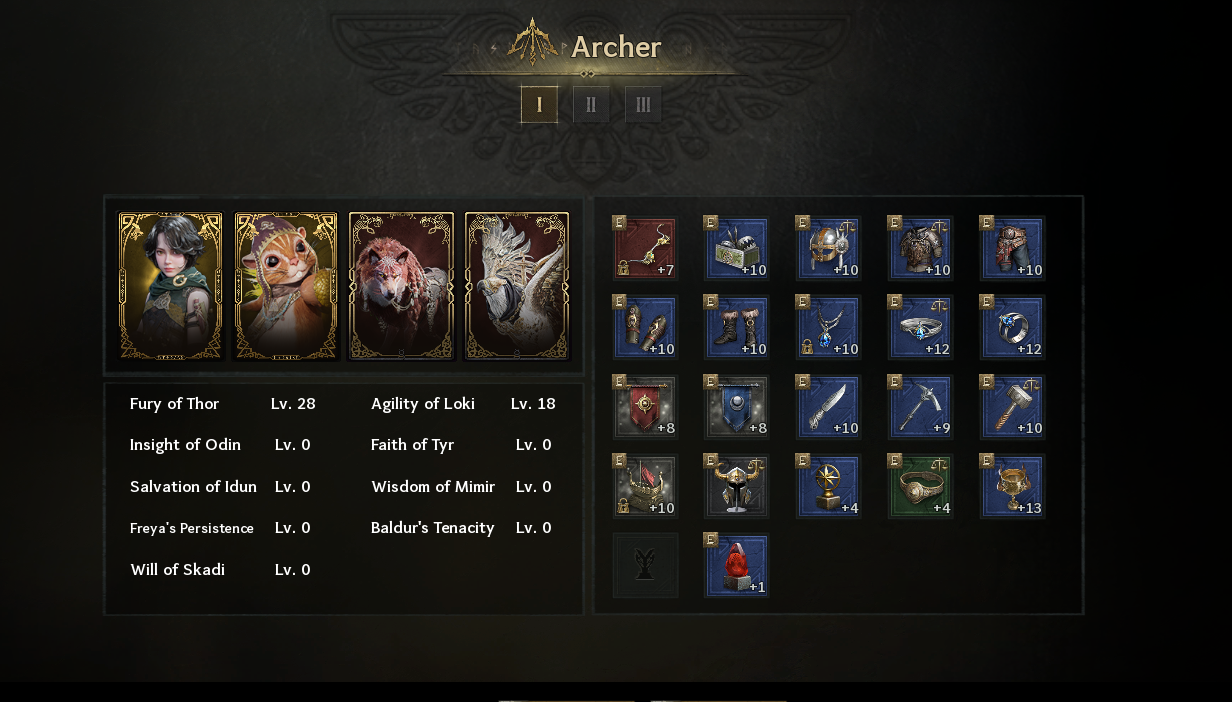Open the horned helmet slot
This screenshot has height=702, width=1232.
737,486
